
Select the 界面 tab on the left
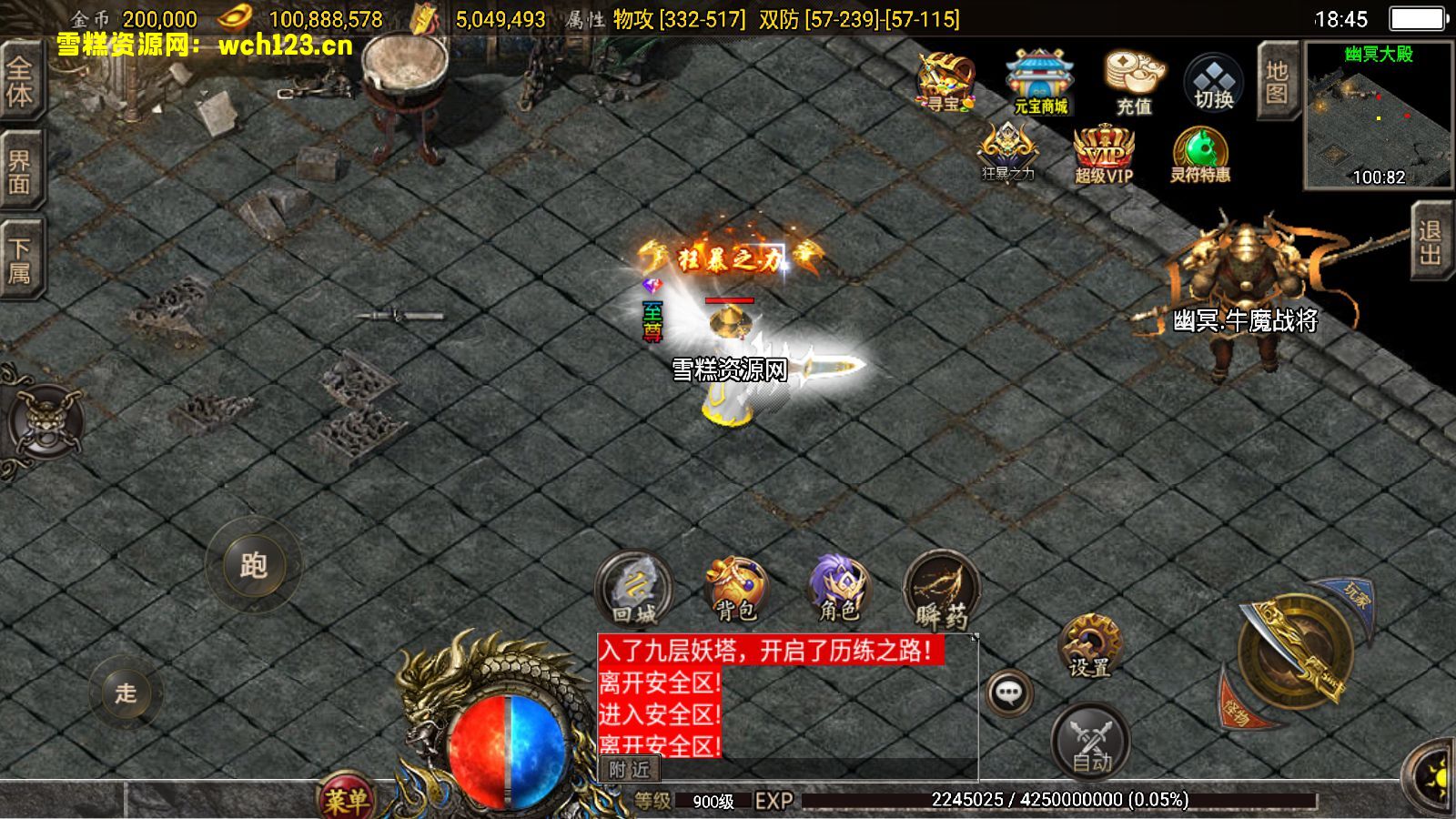coord(20,169)
